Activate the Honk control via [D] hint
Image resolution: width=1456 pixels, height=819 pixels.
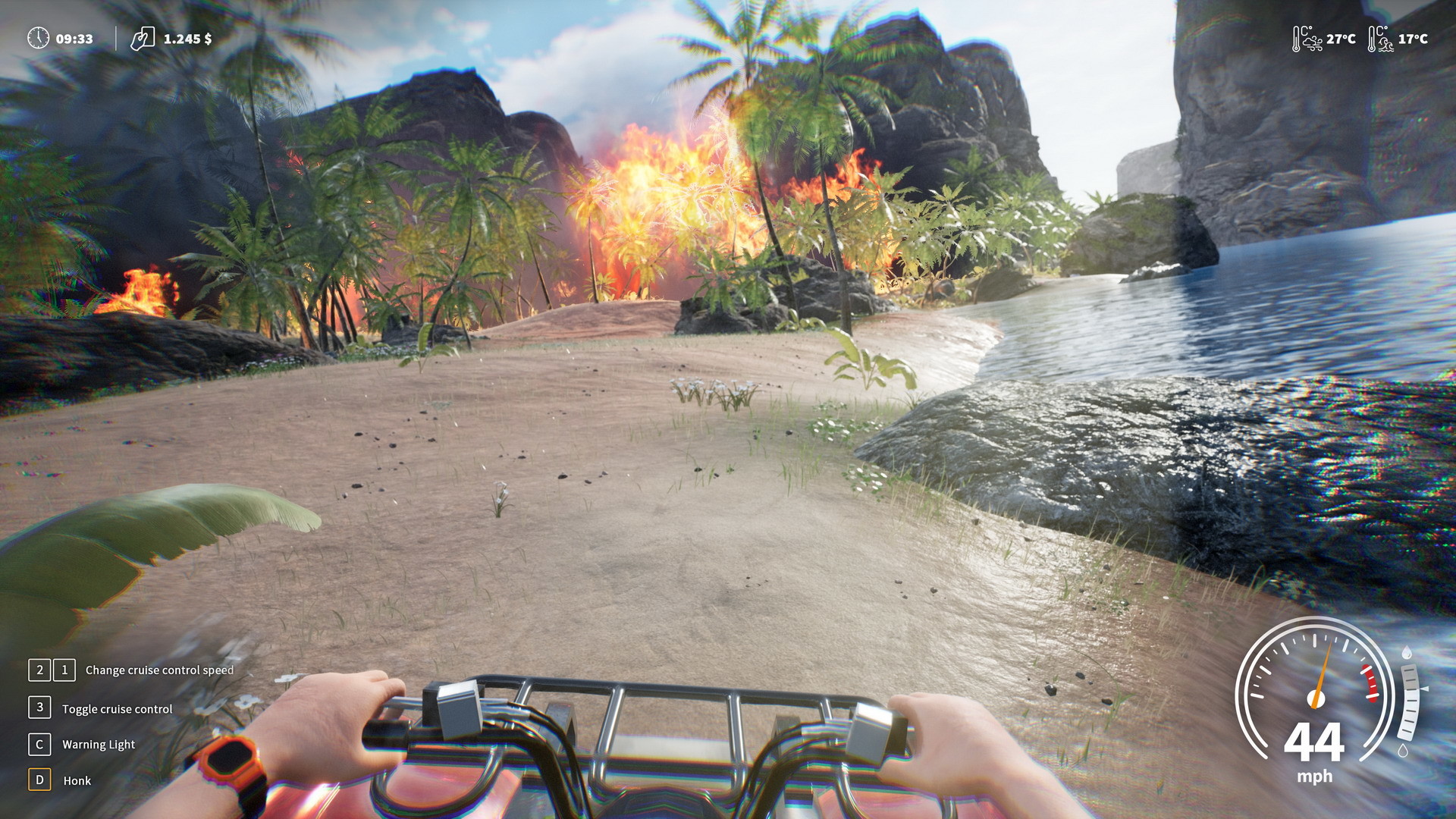pyautogui.click(x=38, y=780)
